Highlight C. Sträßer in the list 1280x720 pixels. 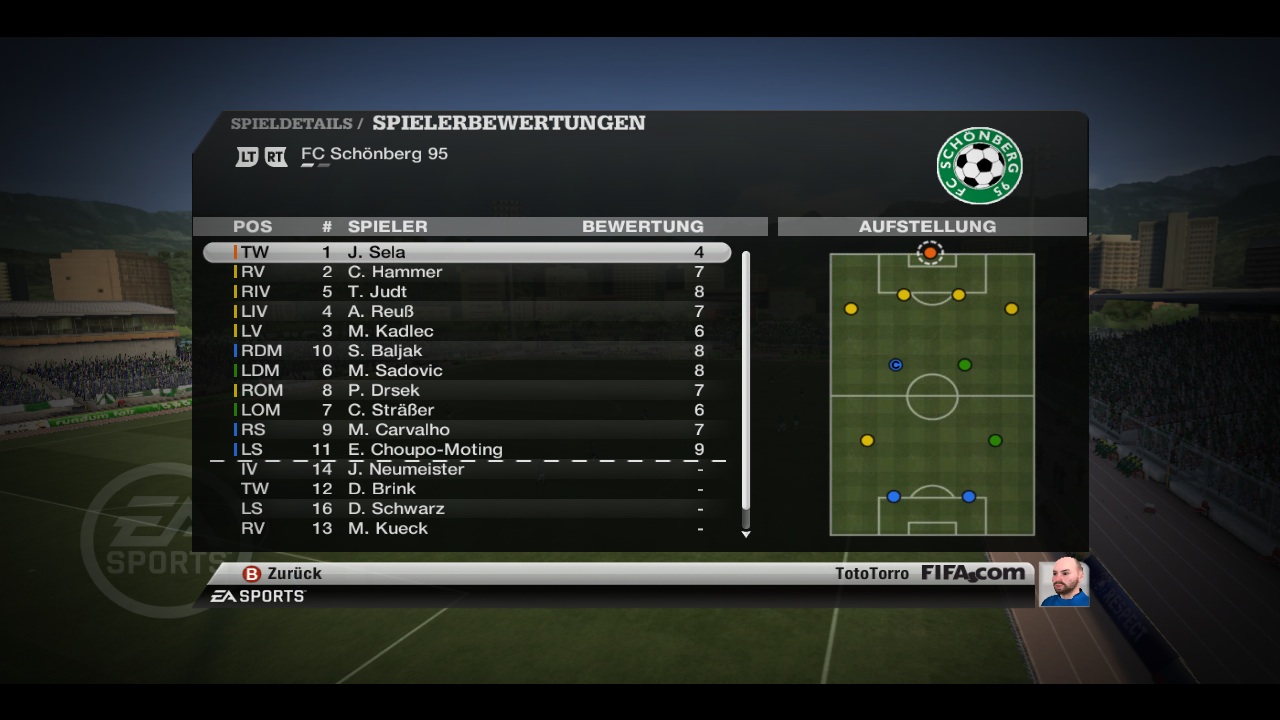click(466, 410)
